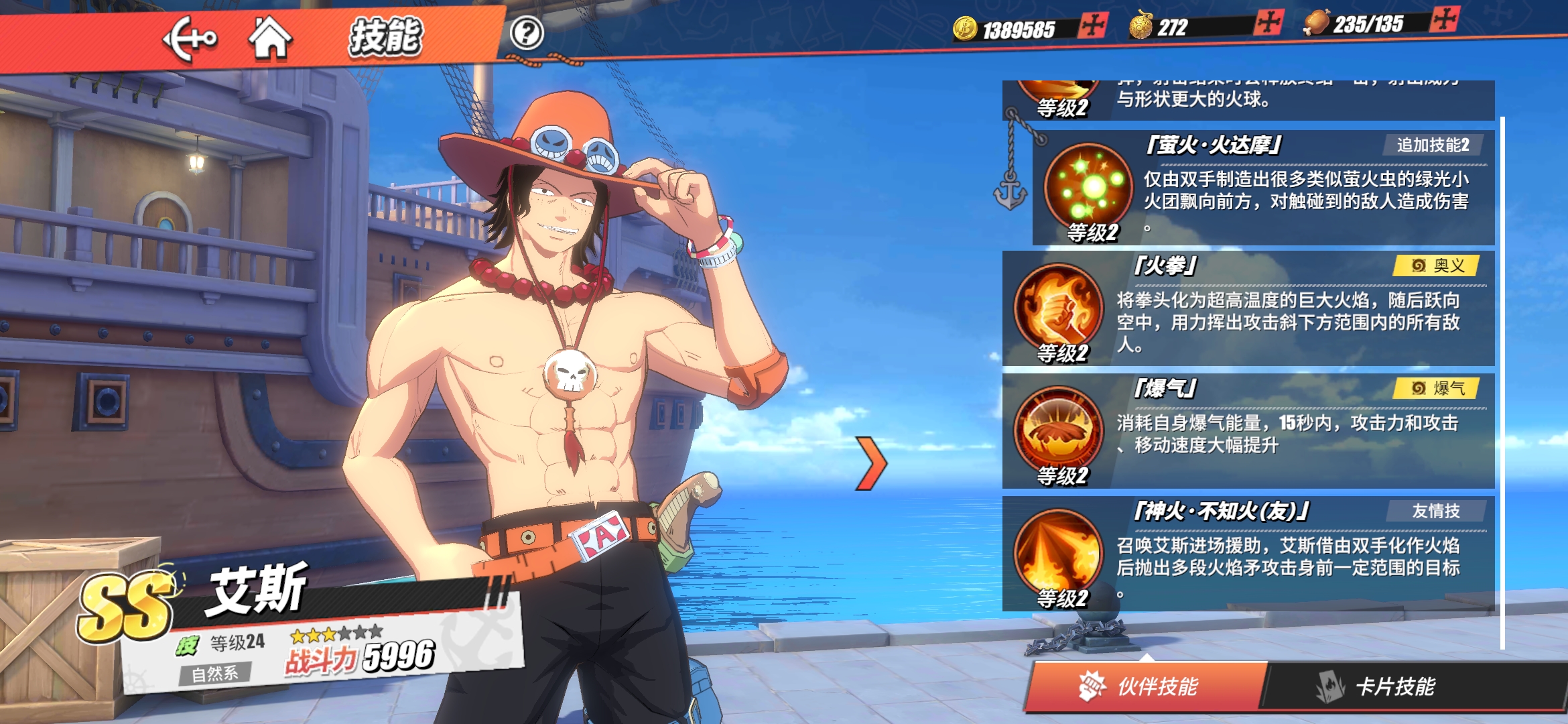Screen dimensions: 1568x724
Task: Collapse panel with the orange arrow
Action: (x=871, y=463)
